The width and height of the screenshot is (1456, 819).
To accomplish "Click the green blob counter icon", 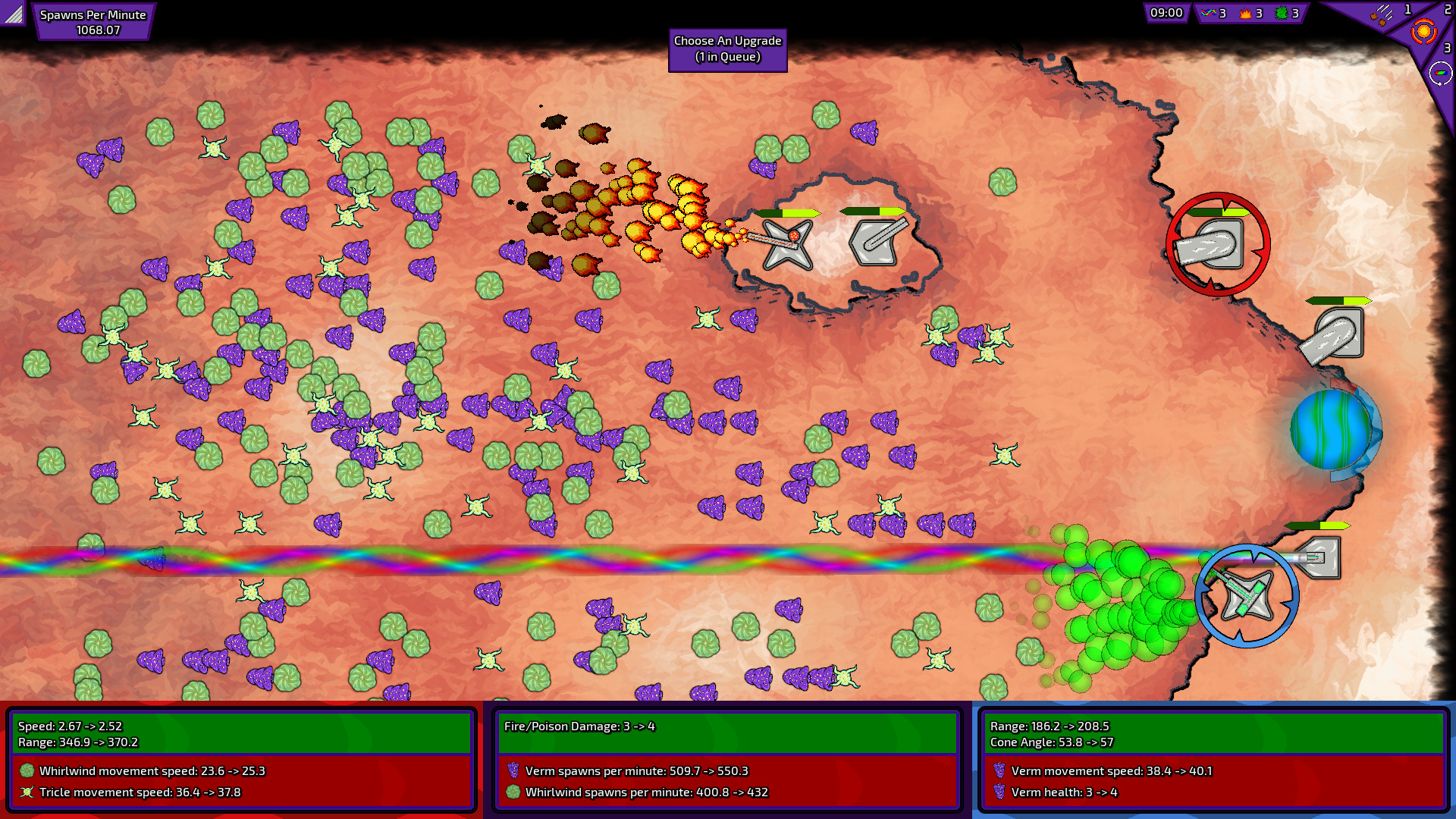I will 1282,14.
